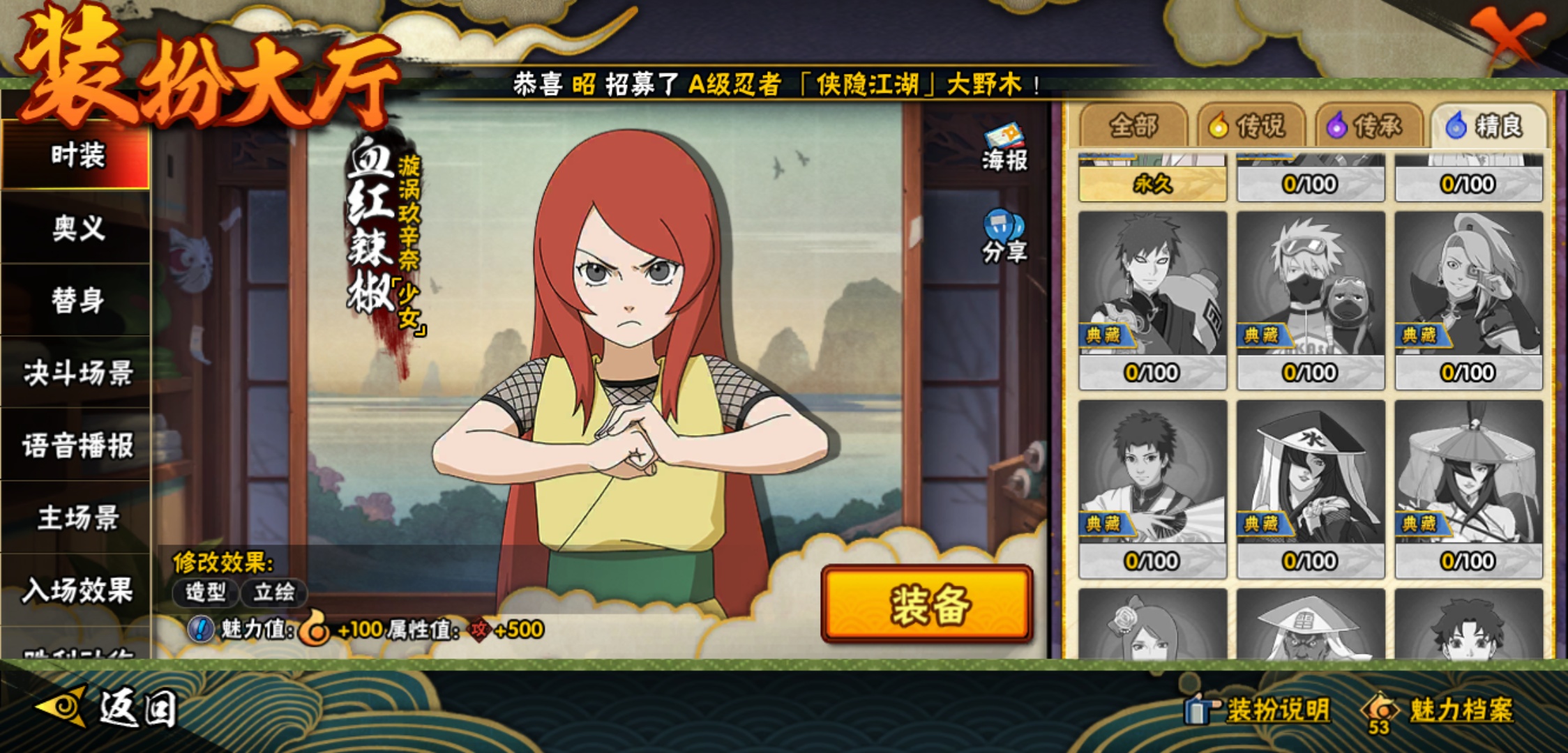
Task: Open 装扮说明 costume instructions
Action: click(1259, 710)
